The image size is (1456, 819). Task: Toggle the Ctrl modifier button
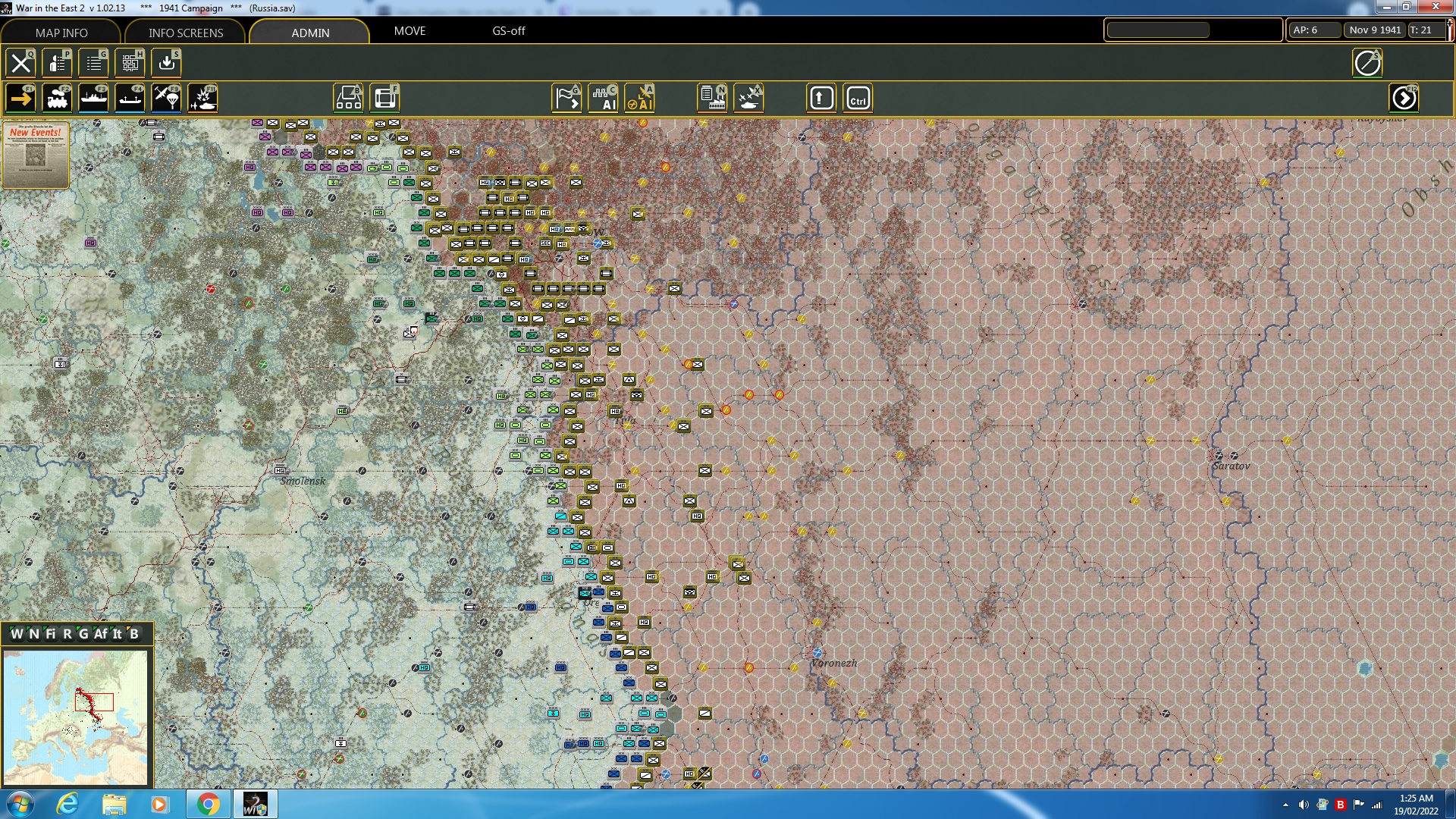858,98
